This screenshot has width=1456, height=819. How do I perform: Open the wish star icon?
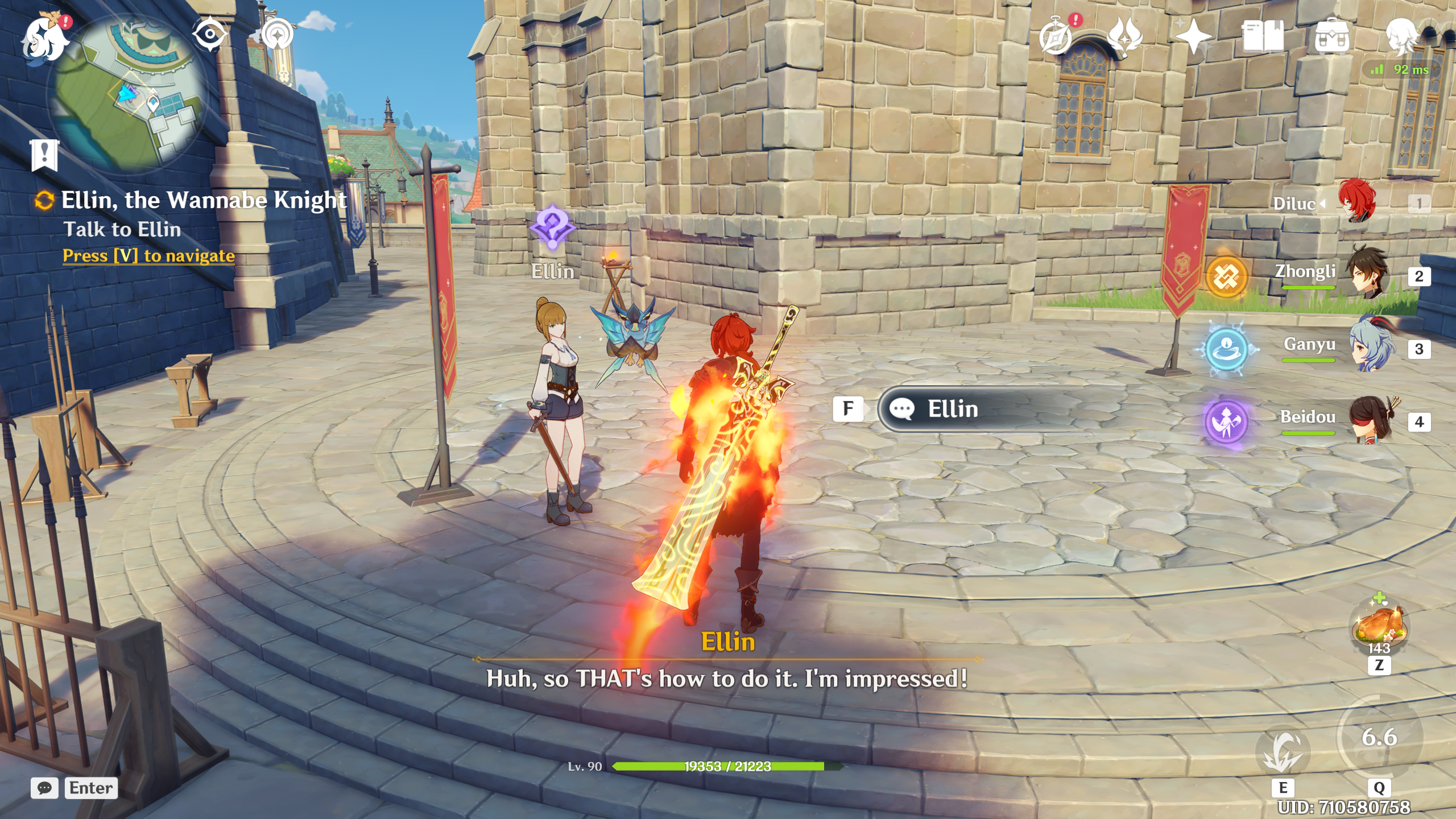(1193, 38)
